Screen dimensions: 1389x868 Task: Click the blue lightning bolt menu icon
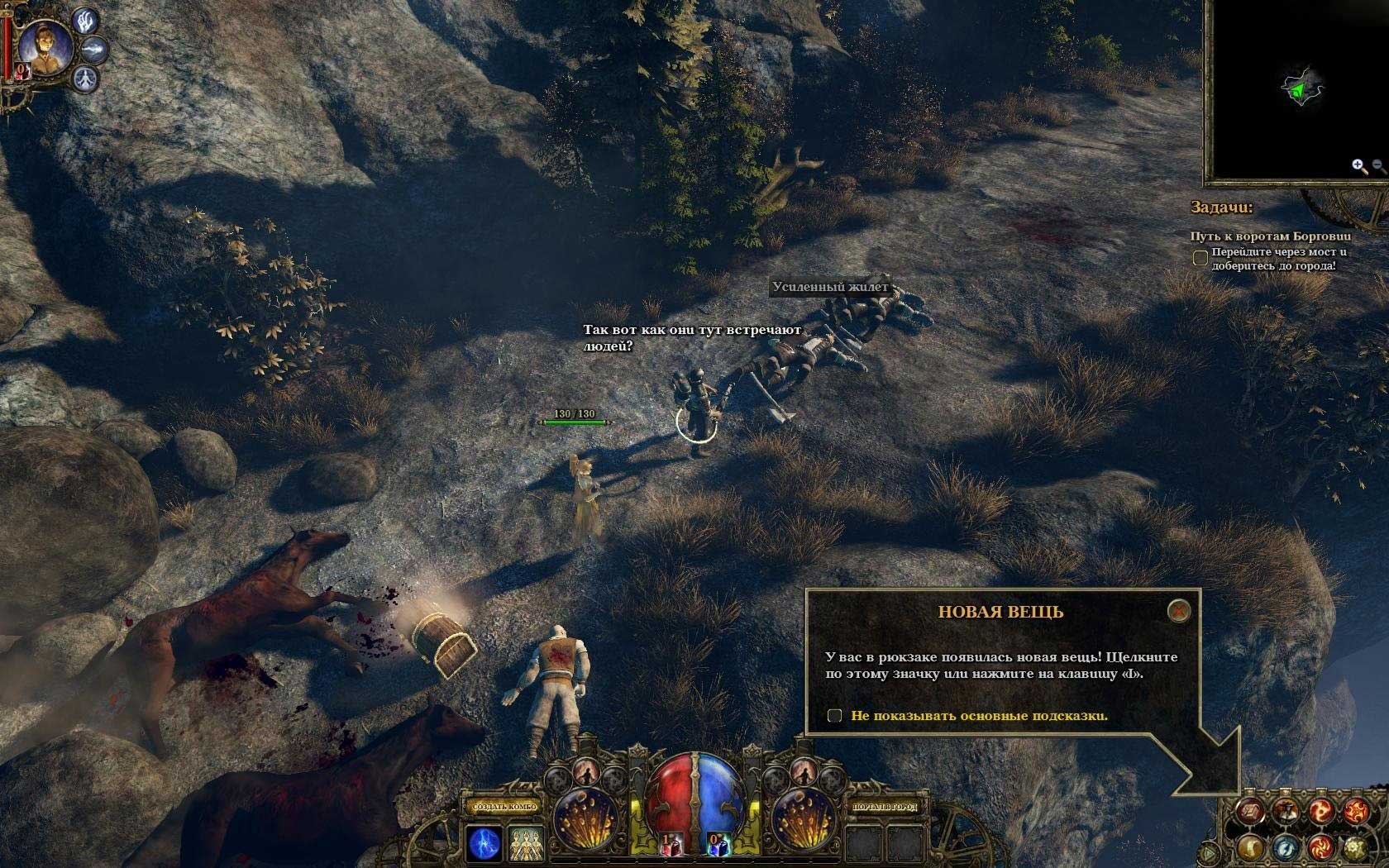coord(1285,847)
